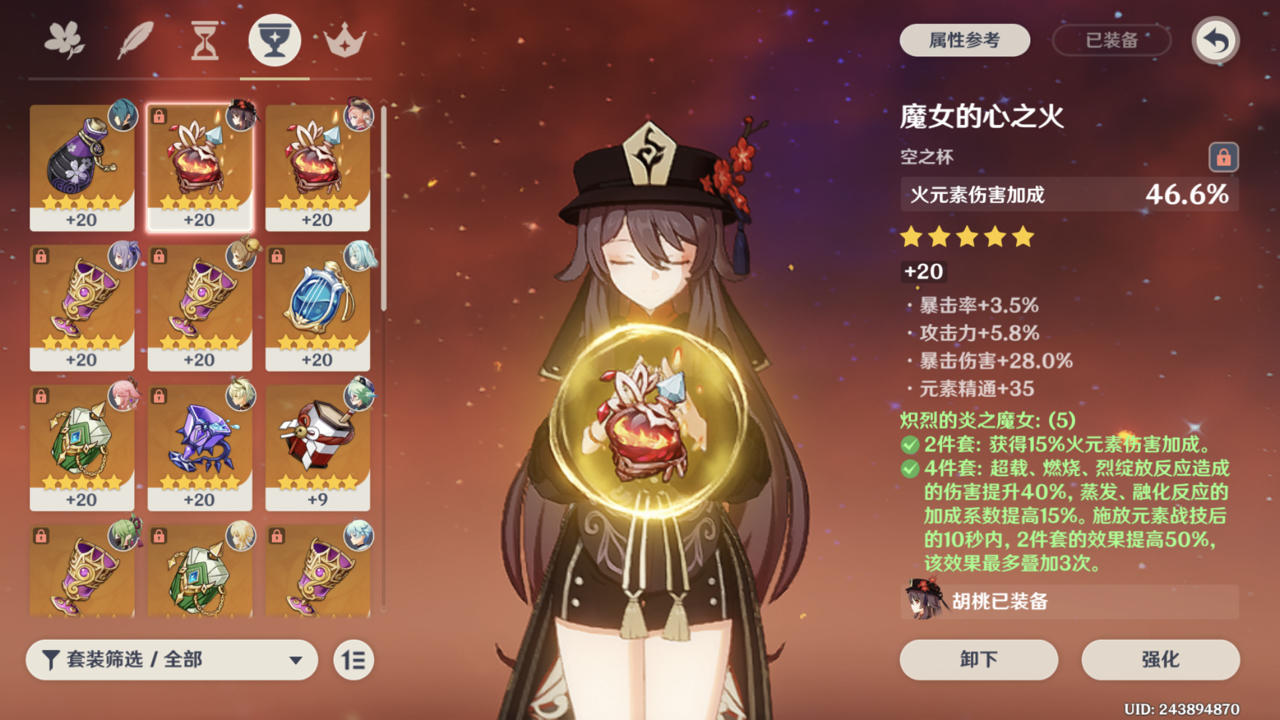Switch to the 属性参考 tab
Screen dimensions: 1280x720
[x=964, y=40]
